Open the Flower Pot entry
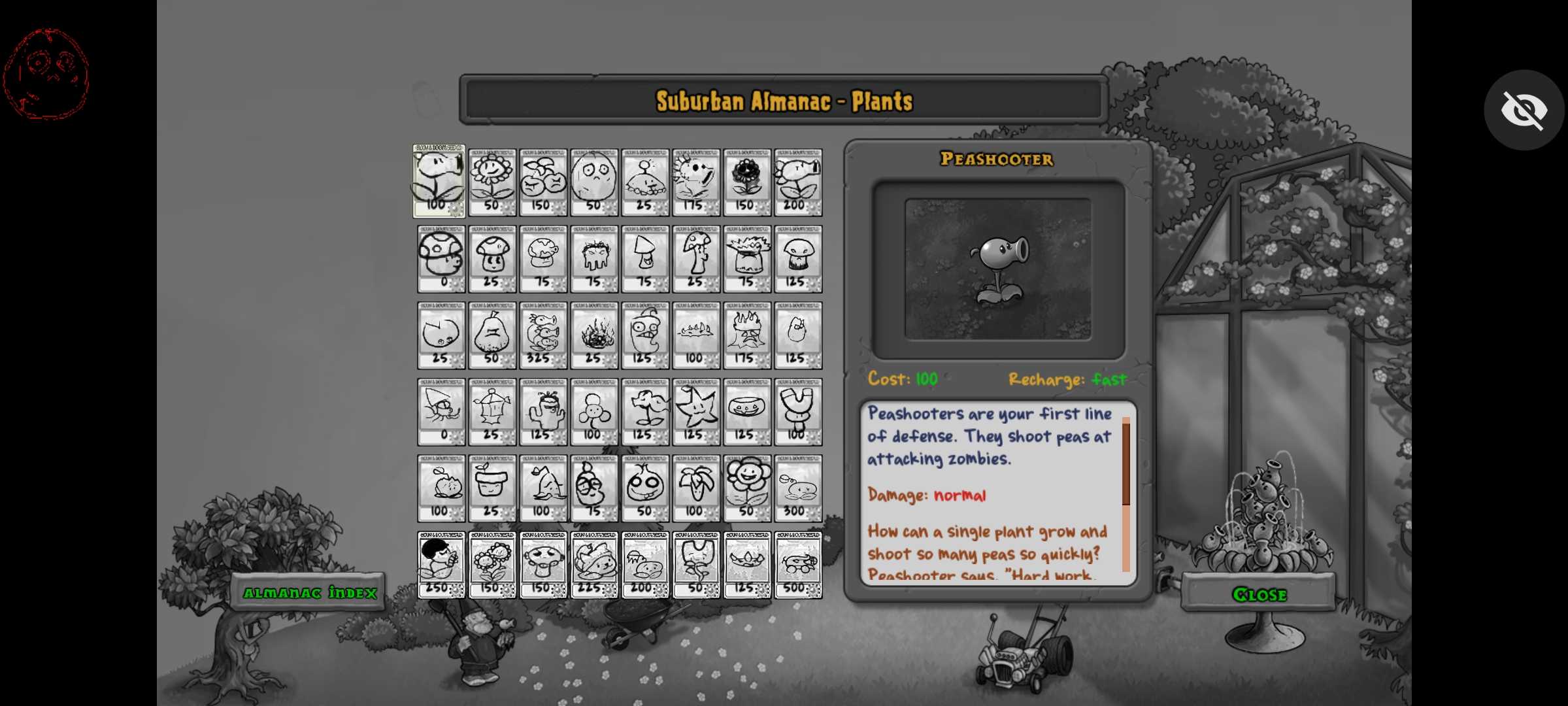This screenshot has width=1568, height=706. pos(492,488)
